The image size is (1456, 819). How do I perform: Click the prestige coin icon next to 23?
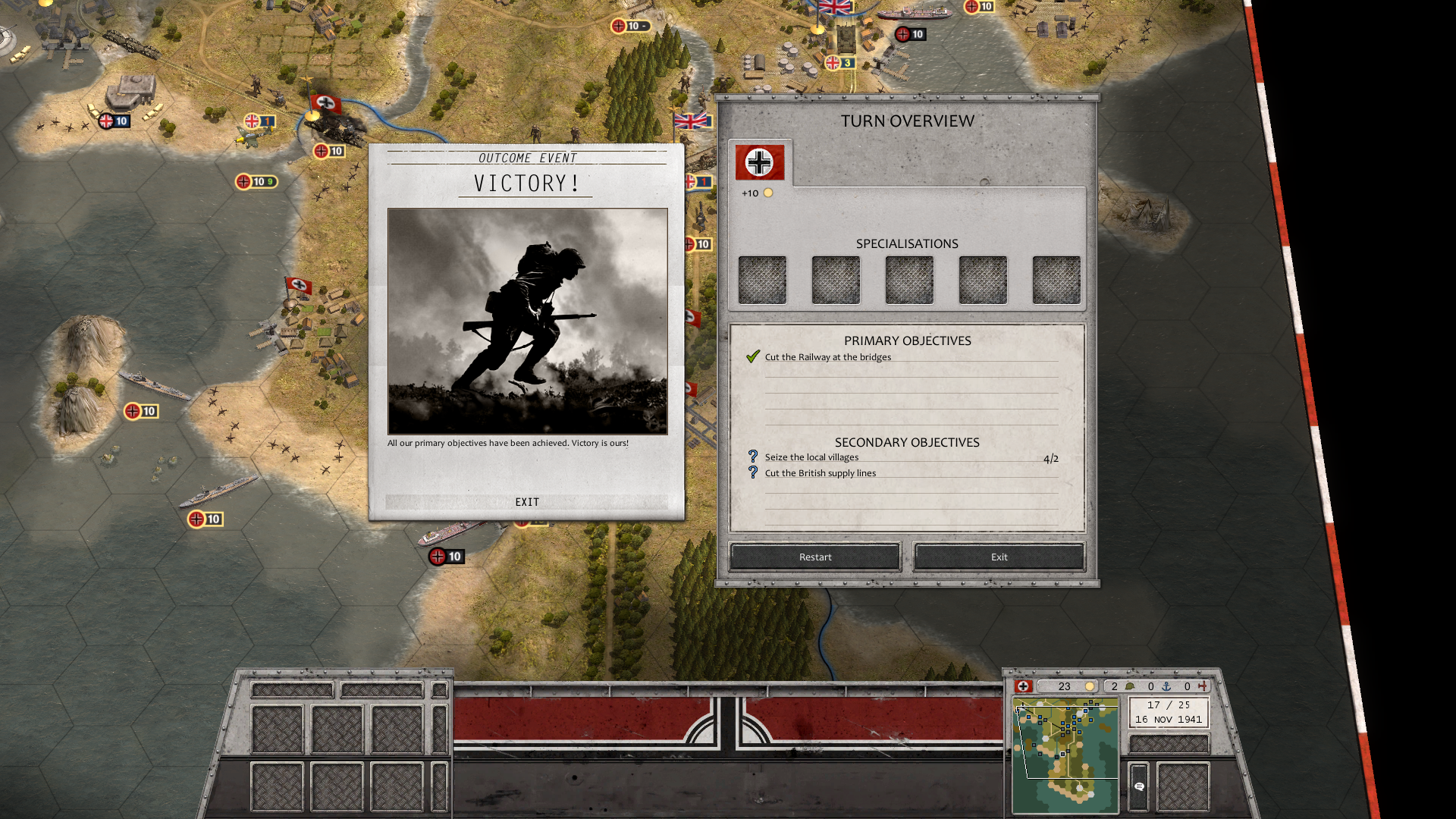1090,686
